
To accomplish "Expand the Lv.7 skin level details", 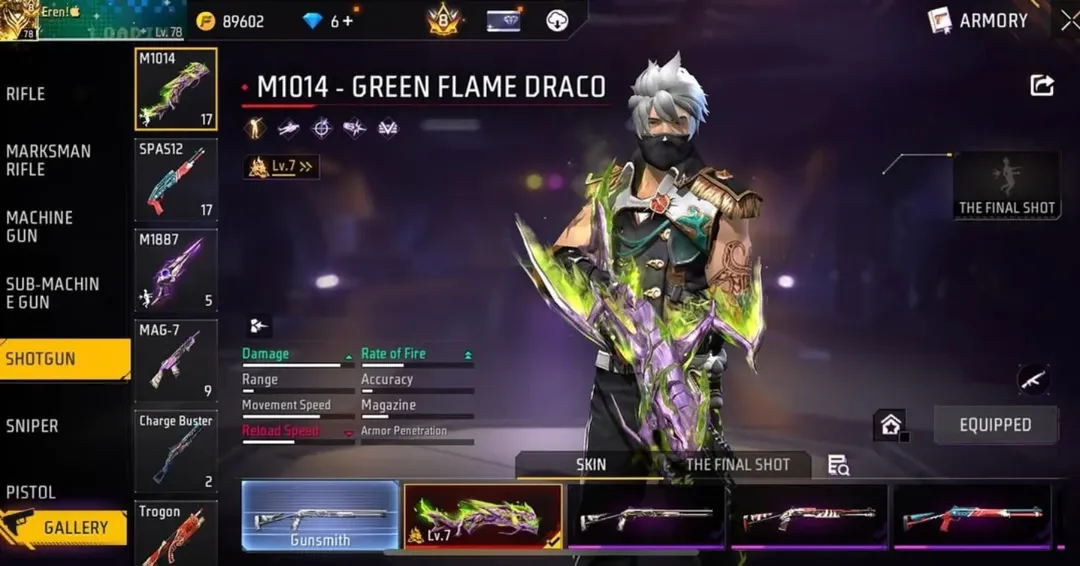I will [281, 167].
